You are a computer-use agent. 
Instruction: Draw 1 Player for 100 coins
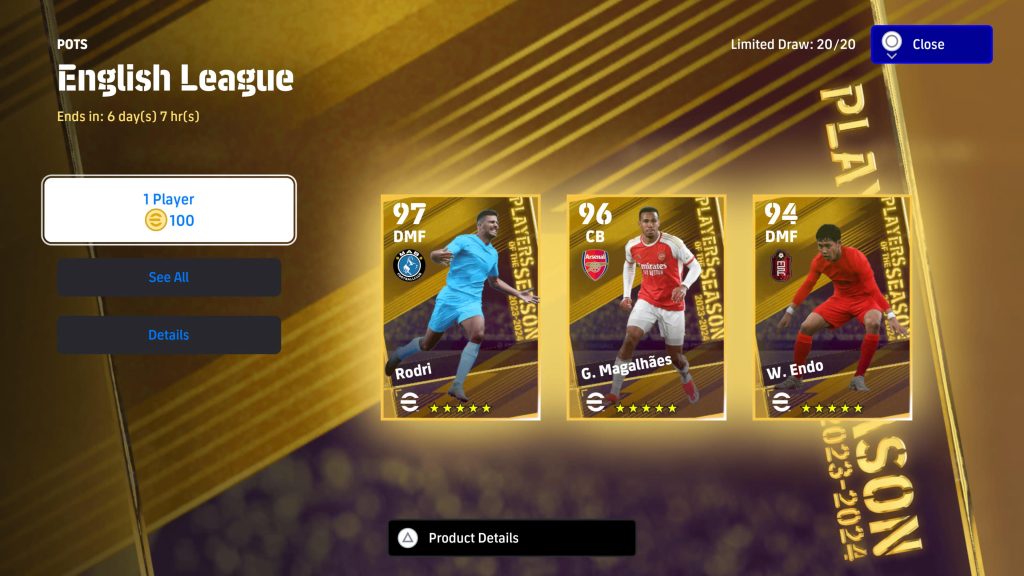169,210
